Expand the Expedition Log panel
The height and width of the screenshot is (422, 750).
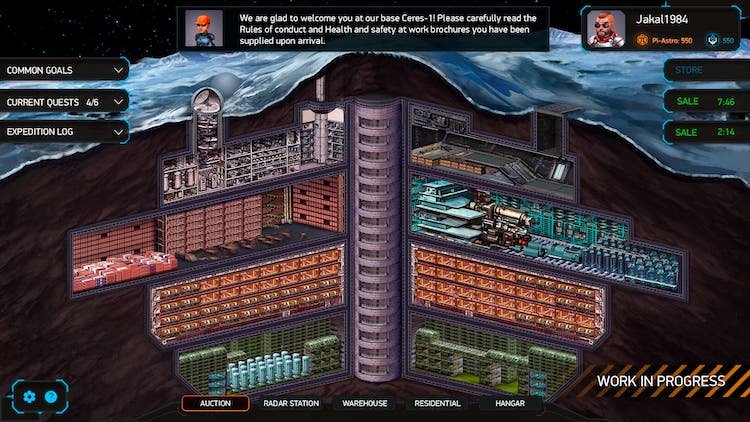tap(65, 132)
